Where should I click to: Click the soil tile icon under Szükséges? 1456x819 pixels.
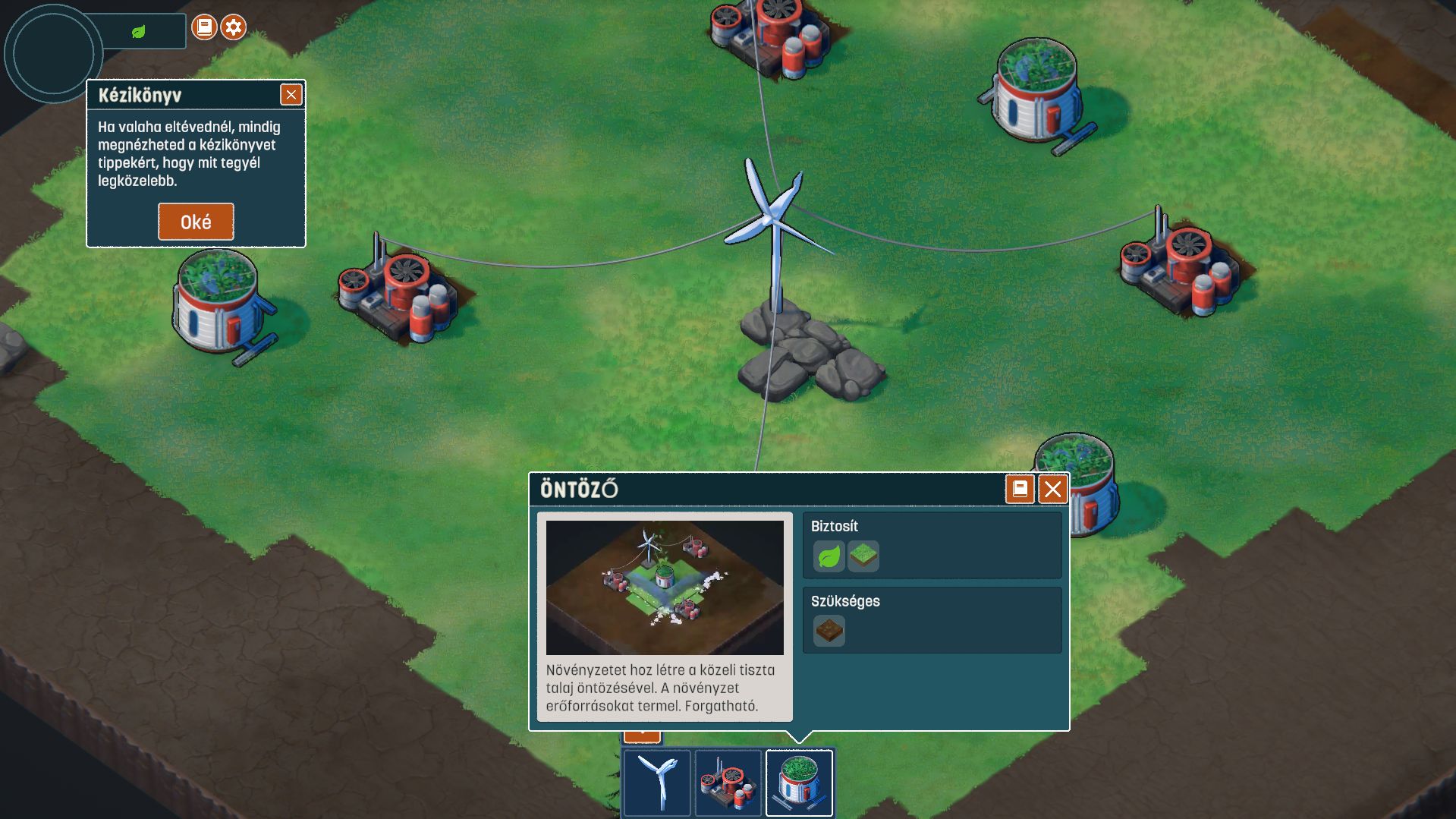[x=829, y=631]
